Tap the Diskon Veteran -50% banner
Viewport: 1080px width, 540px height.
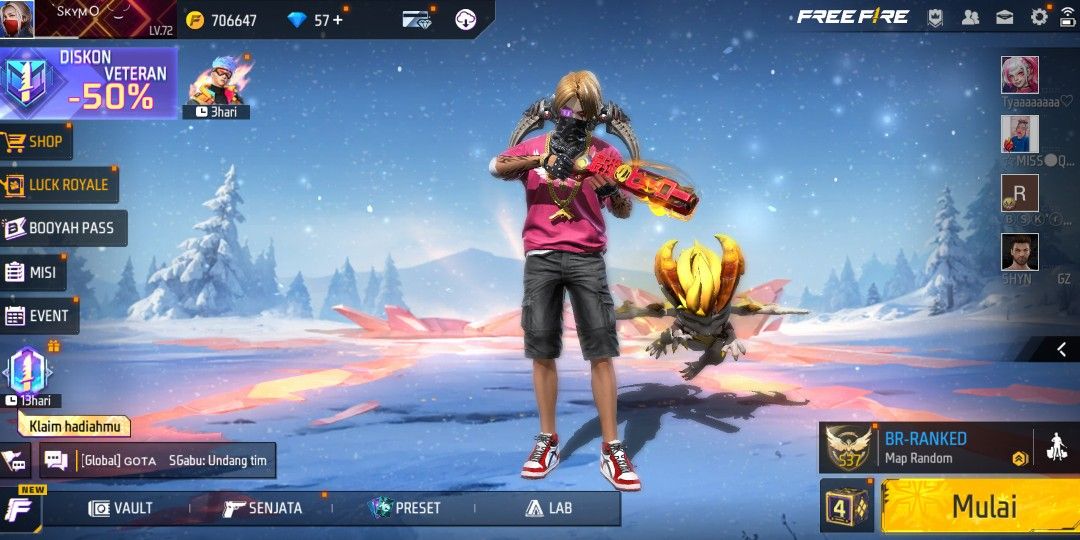pos(88,82)
